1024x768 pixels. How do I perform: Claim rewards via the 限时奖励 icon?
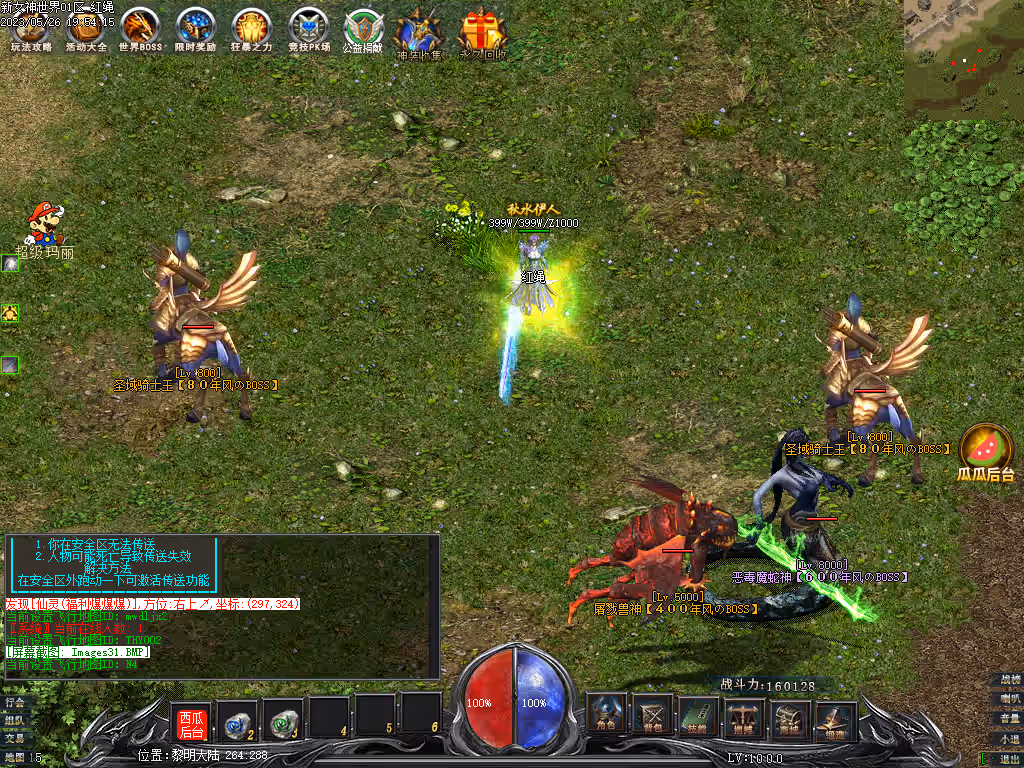tap(195, 29)
